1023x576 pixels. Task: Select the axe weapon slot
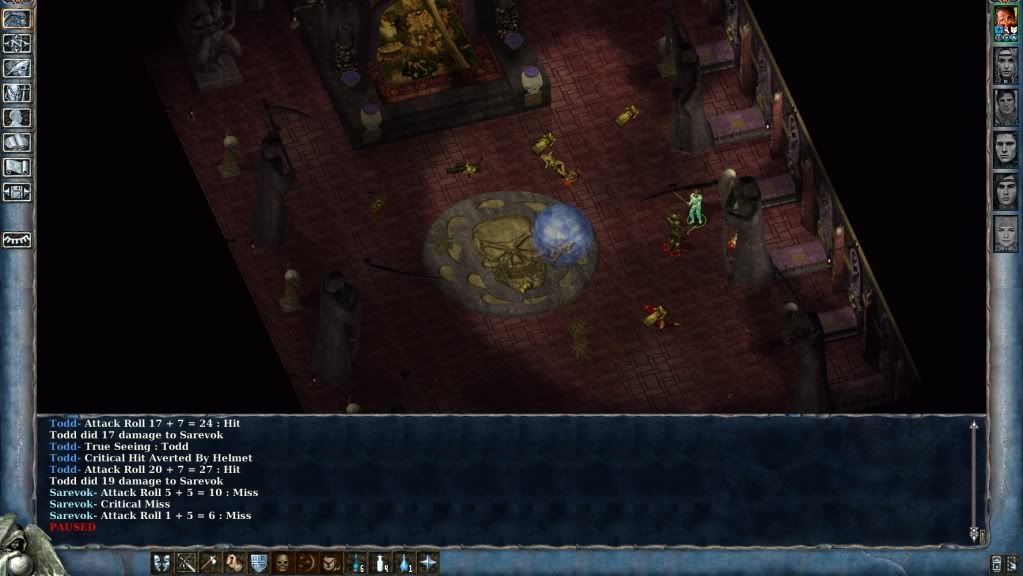(210, 563)
